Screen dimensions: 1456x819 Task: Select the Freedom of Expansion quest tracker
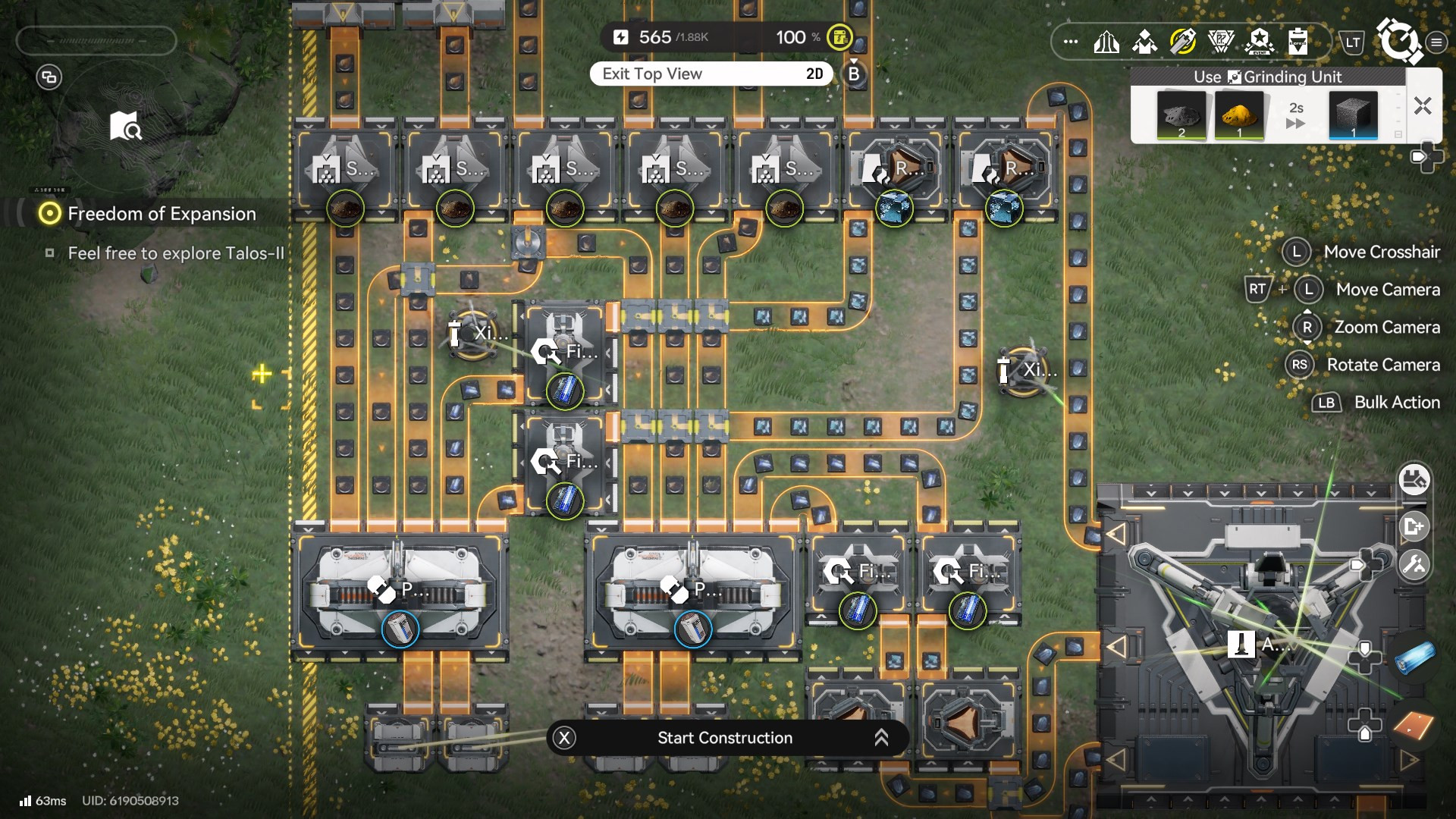tap(162, 214)
